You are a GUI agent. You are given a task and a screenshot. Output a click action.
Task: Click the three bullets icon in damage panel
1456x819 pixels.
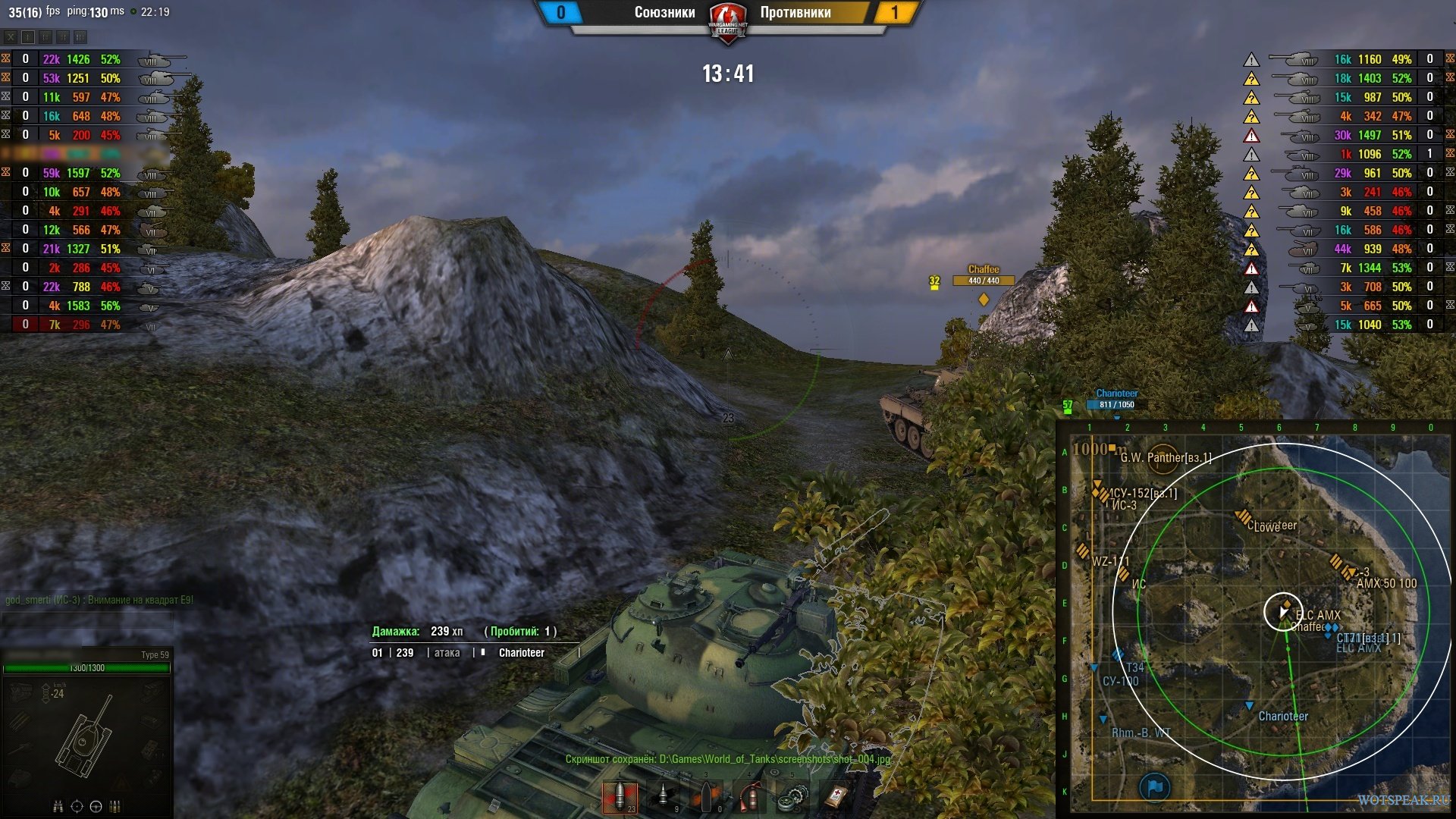click(x=115, y=806)
